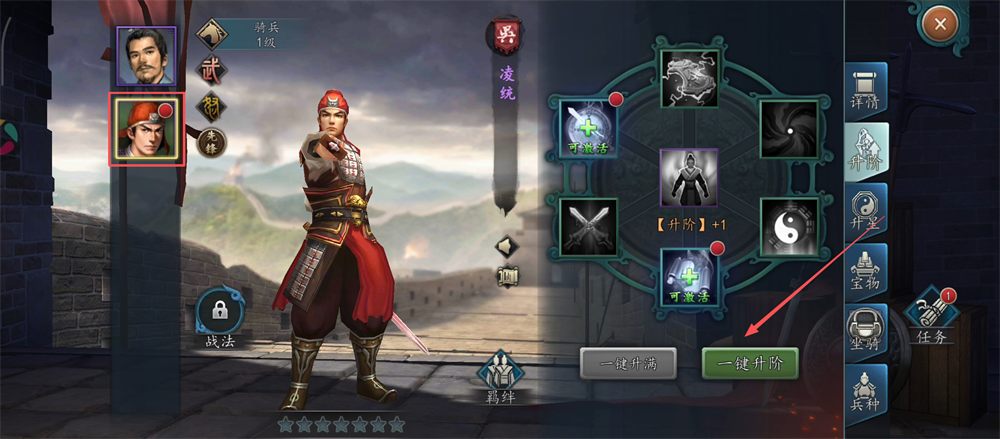Open the 任务 quest icon
Screen dimensions: 1000x439
[931, 320]
